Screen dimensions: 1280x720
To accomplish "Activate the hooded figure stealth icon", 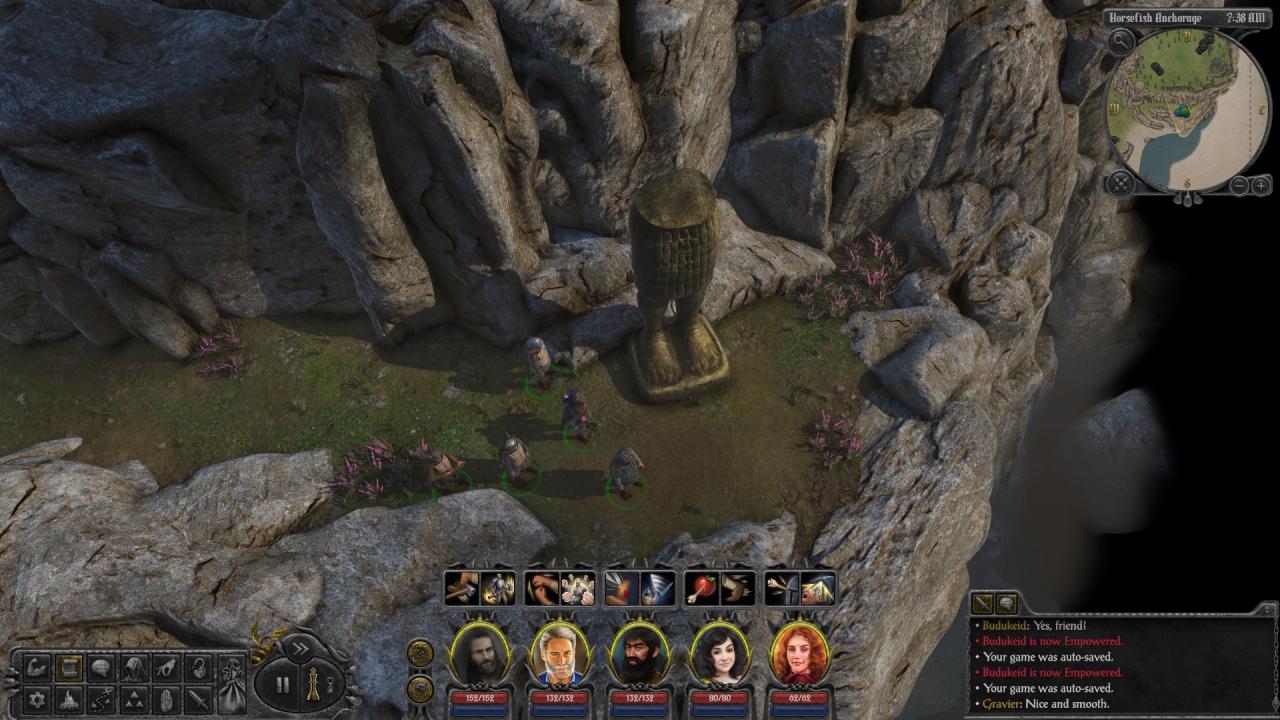I will [133, 667].
